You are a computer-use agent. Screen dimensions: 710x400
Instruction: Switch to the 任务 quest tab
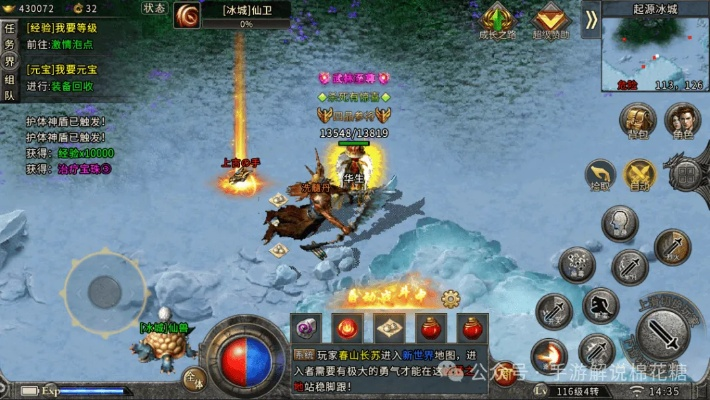tap(10, 35)
